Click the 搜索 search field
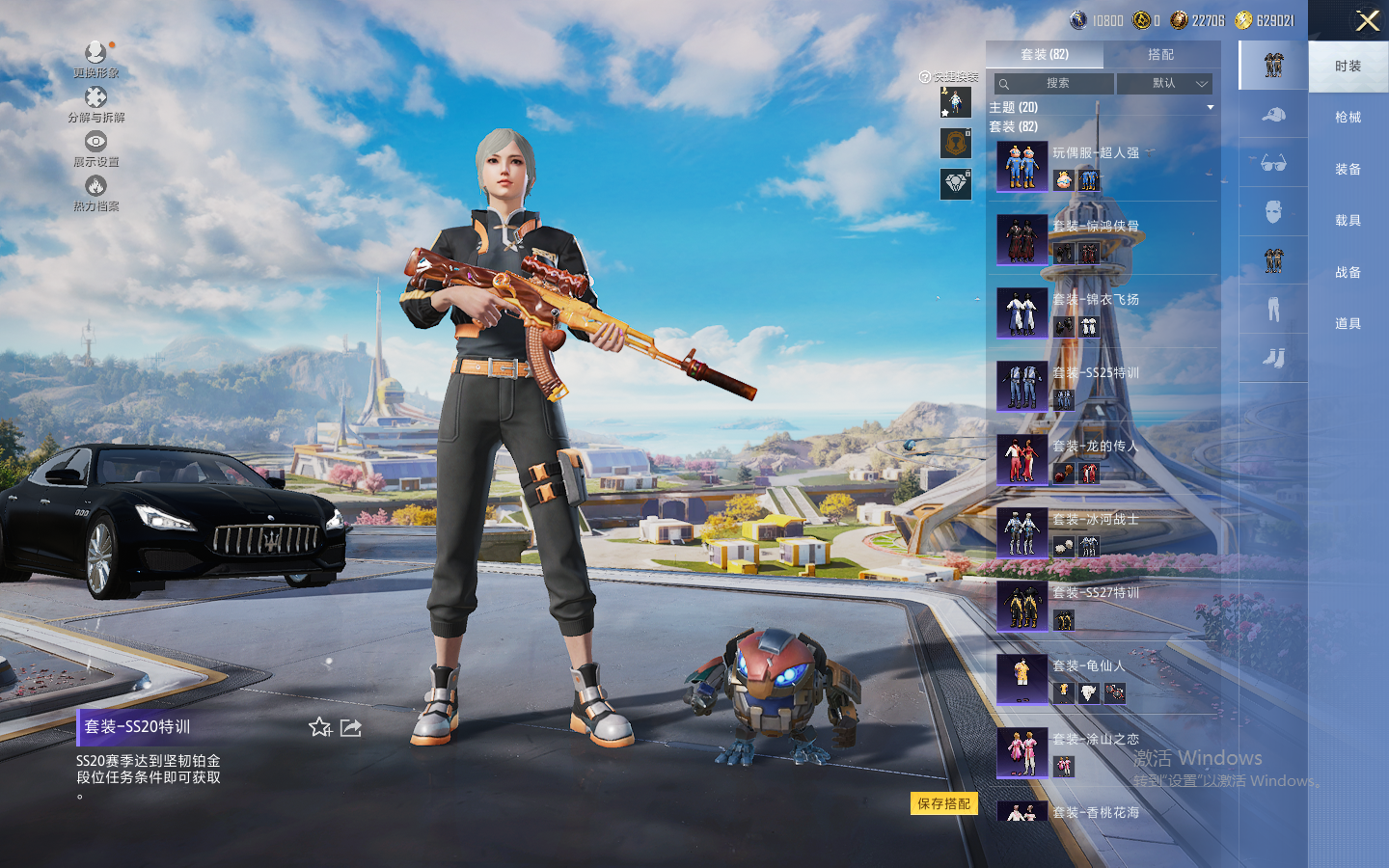The image size is (1389, 868). pos(1054,84)
